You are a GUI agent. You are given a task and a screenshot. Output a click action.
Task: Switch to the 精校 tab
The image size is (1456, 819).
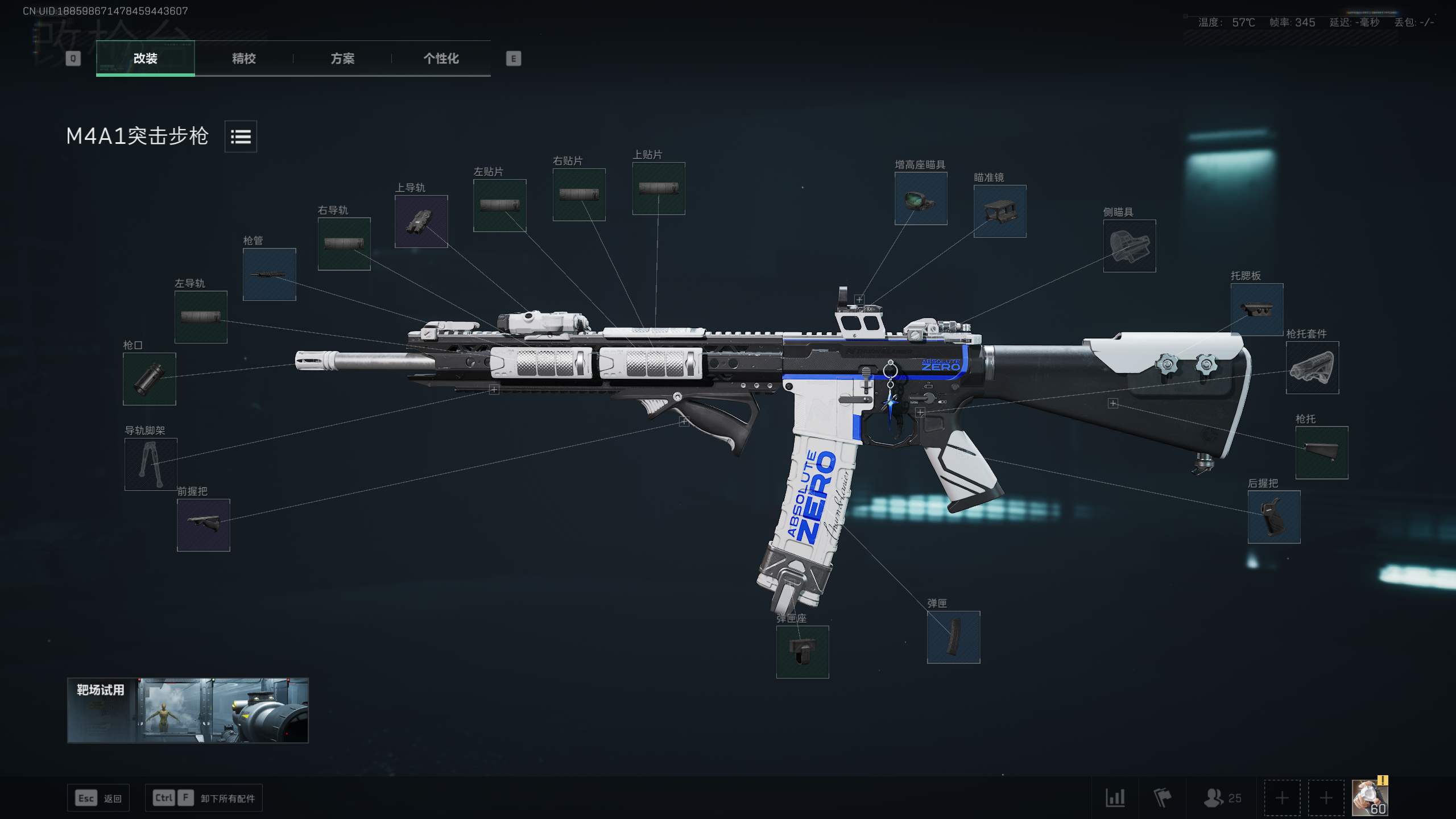(x=243, y=59)
